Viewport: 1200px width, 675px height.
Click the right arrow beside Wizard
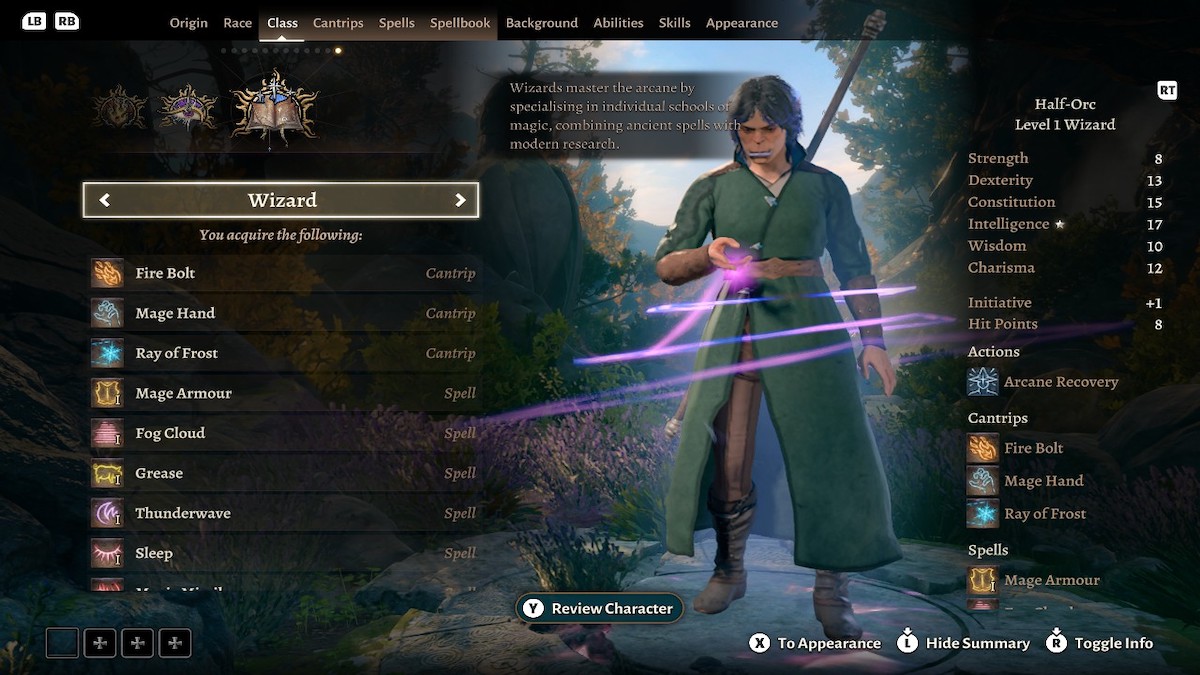(x=460, y=200)
